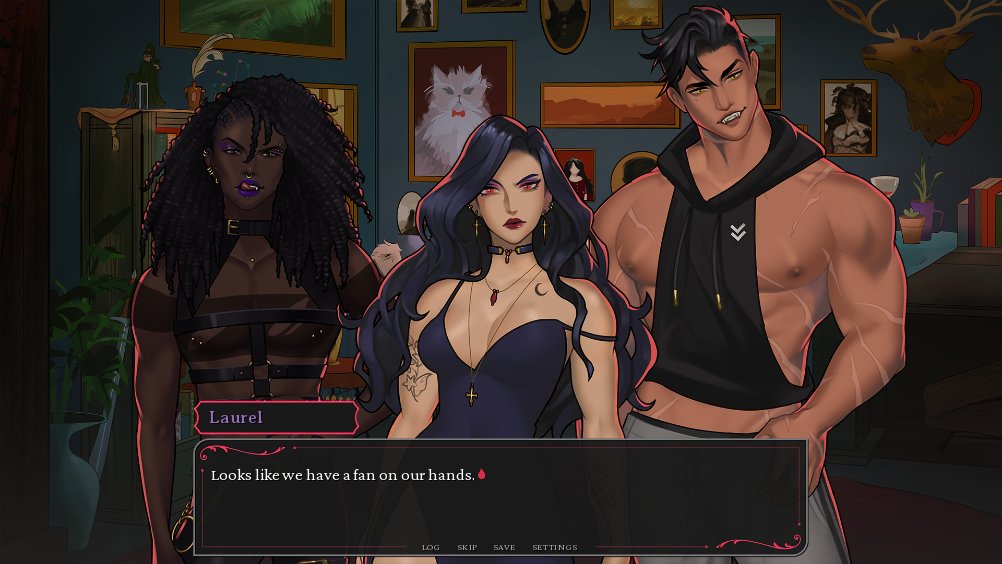This screenshot has width=1002, height=564.
Task: Skip through the dialogue
Action: click(x=467, y=547)
